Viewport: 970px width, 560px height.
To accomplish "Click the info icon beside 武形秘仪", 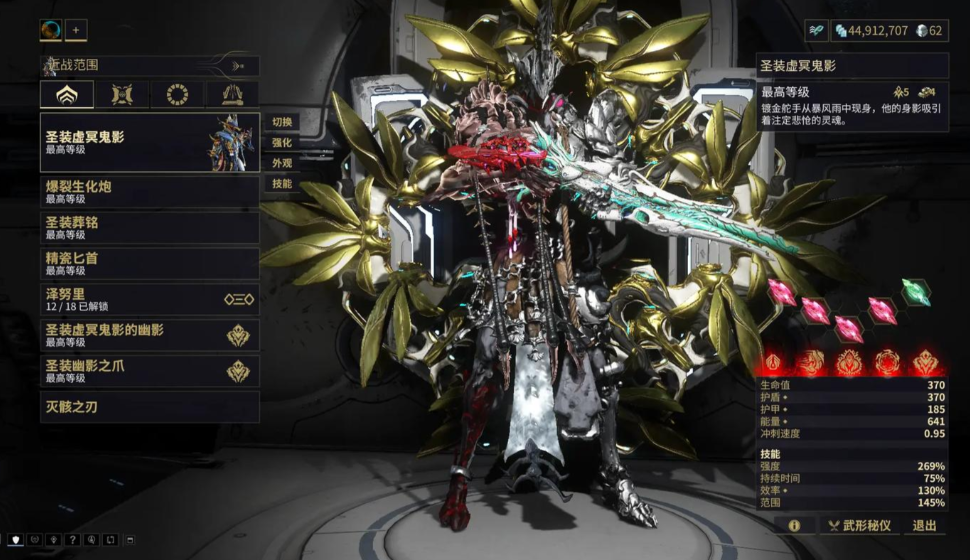I will pos(794,525).
